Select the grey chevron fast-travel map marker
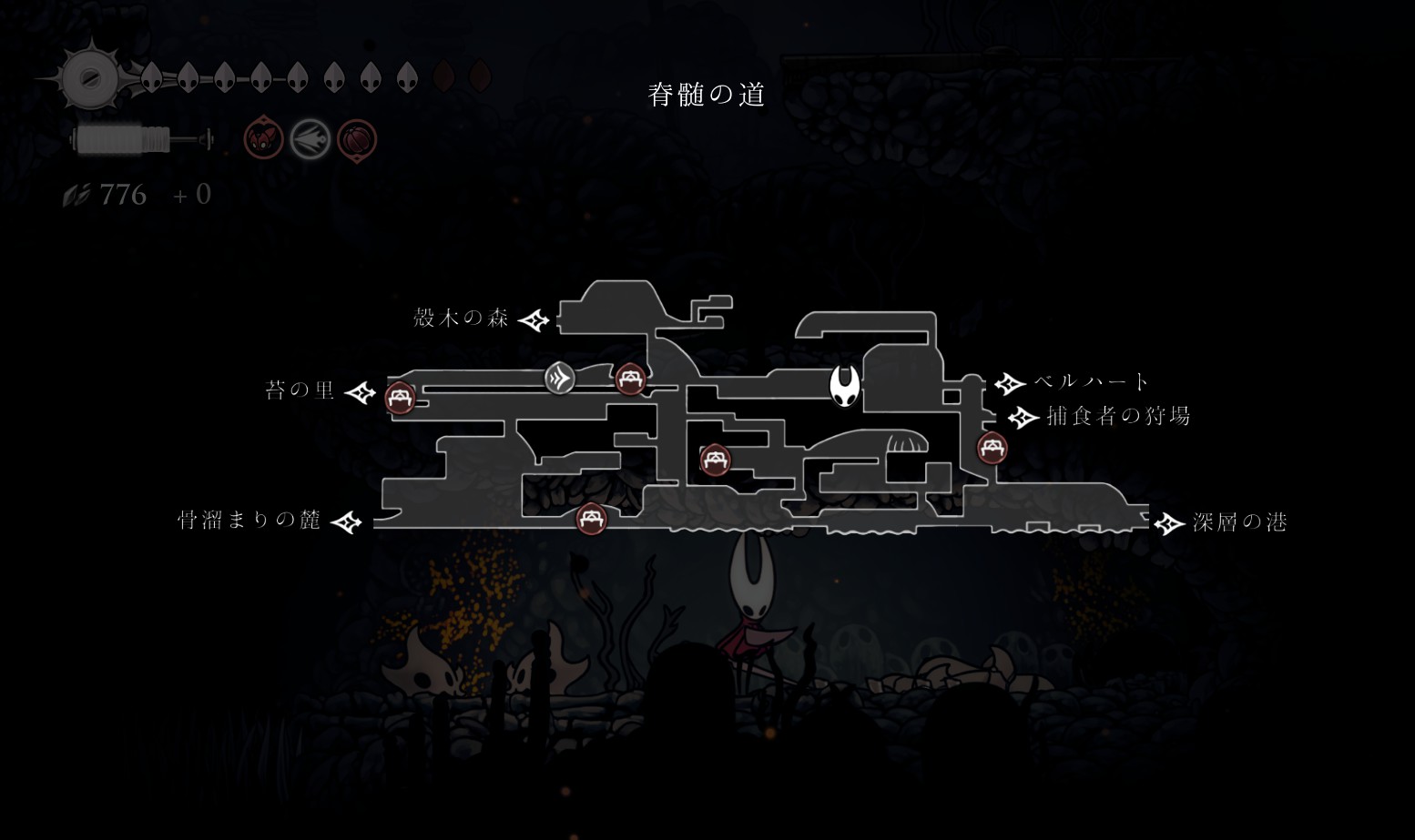The width and height of the screenshot is (1415, 840). (x=560, y=377)
